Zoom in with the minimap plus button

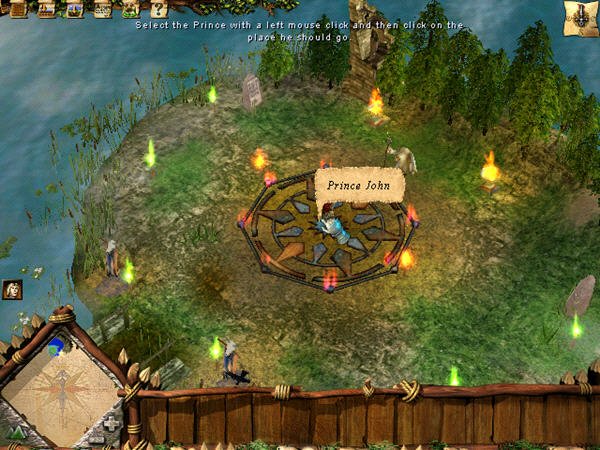tap(110, 422)
